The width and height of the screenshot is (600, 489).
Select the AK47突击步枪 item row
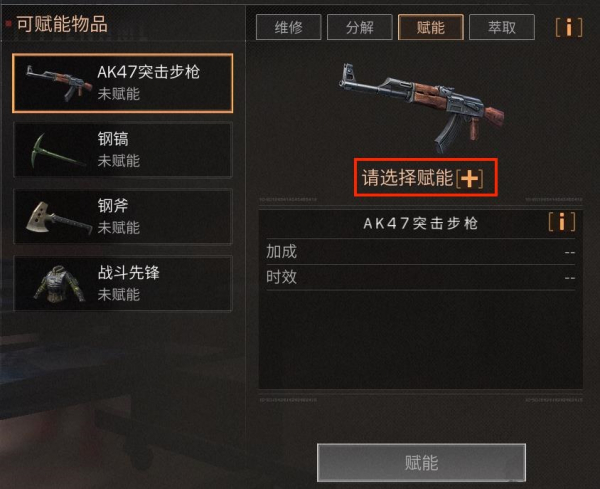click(122, 82)
